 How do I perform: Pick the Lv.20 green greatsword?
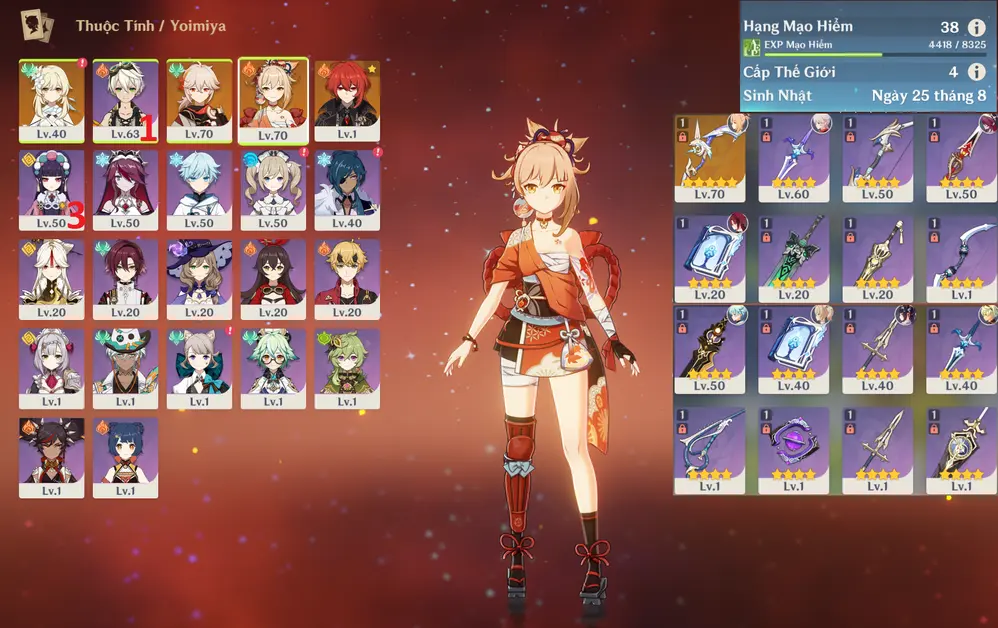[794, 254]
